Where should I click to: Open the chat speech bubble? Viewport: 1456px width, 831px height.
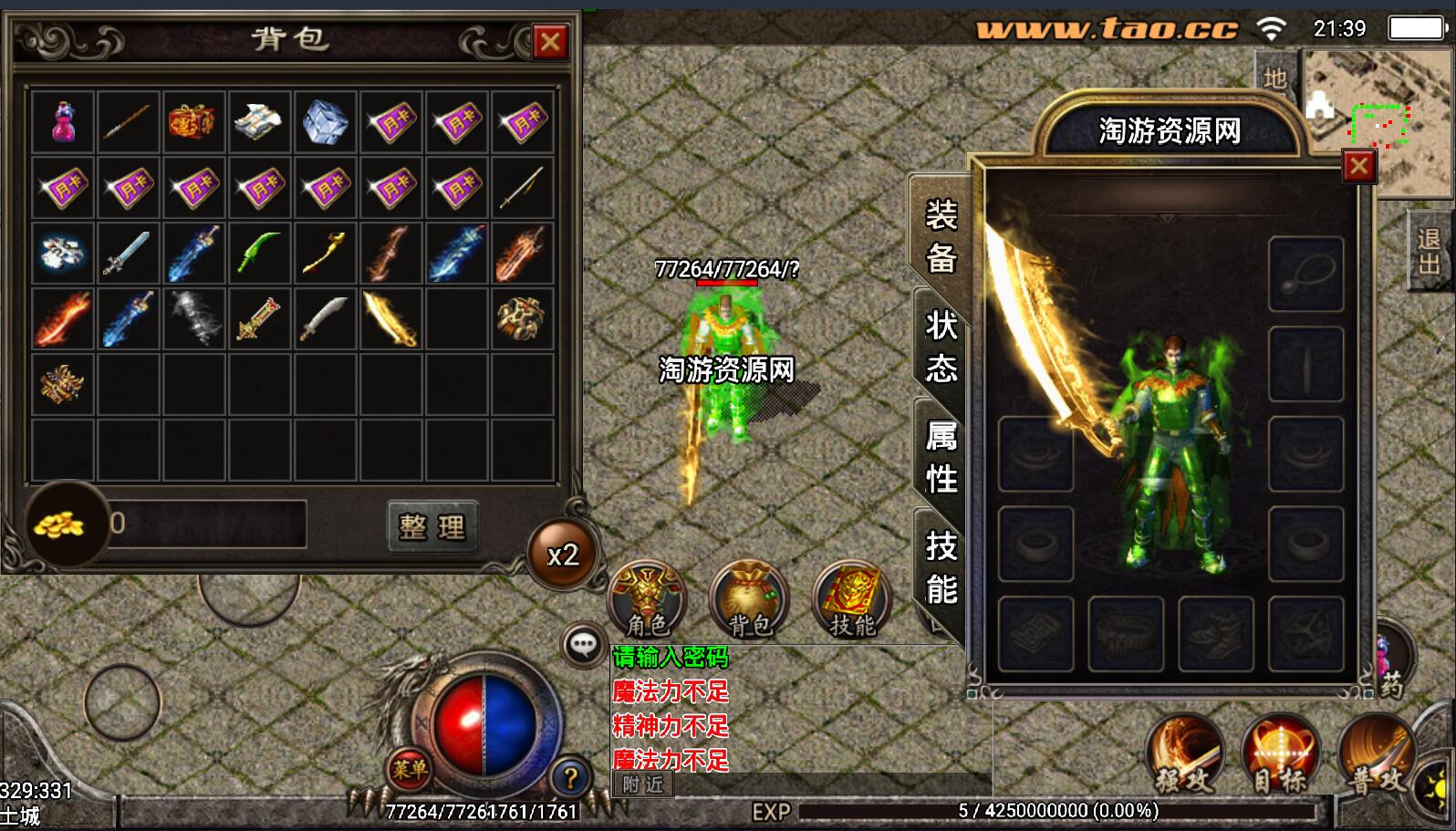[583, 646]
